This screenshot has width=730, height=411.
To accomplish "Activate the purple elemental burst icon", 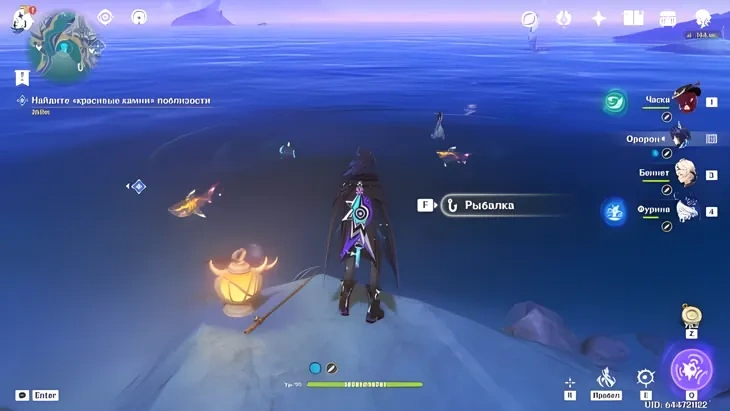I will point(691,369).
